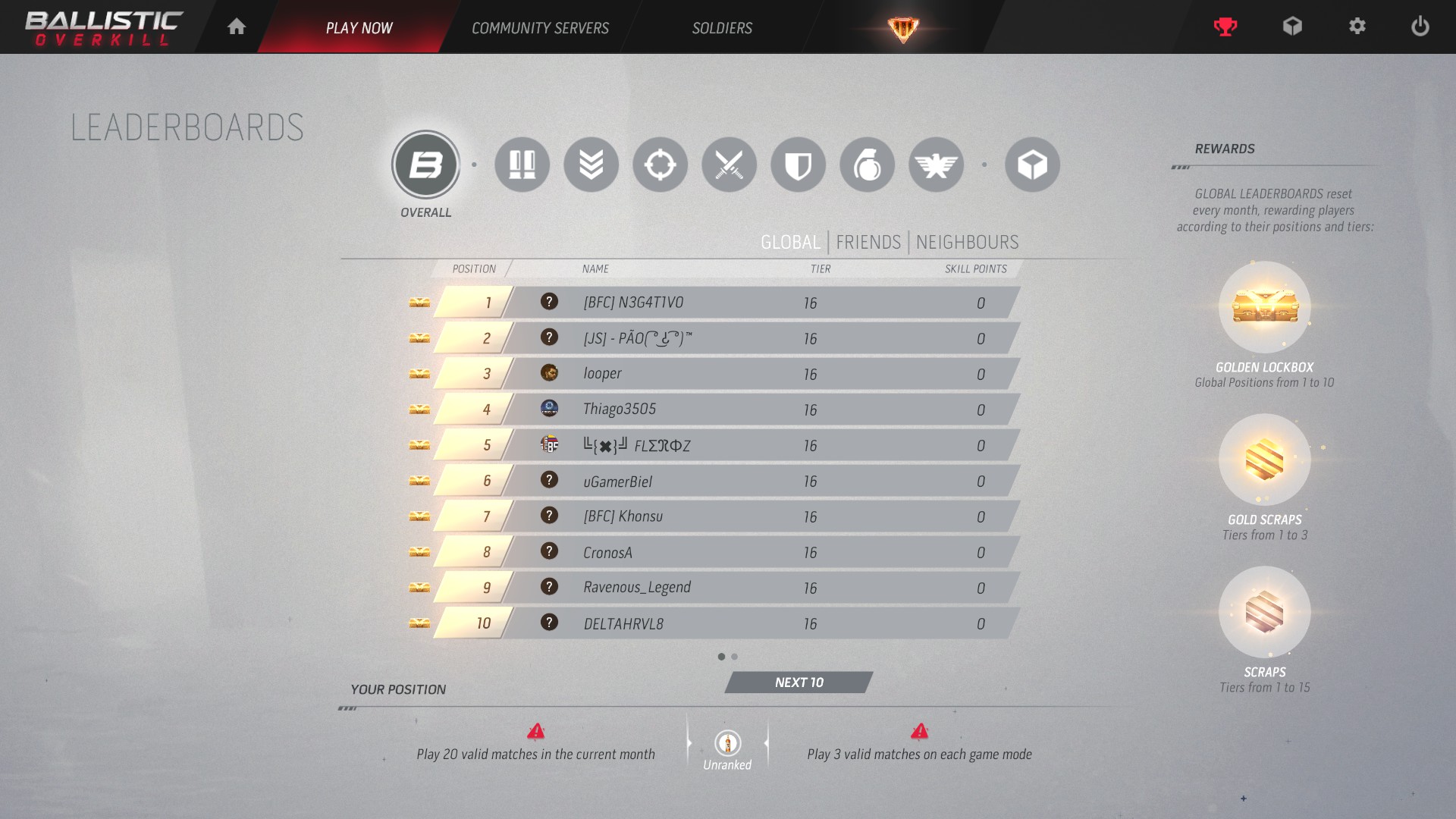Click the power quit icon
Screen dimensions: 1456x819
(1420, 27)
